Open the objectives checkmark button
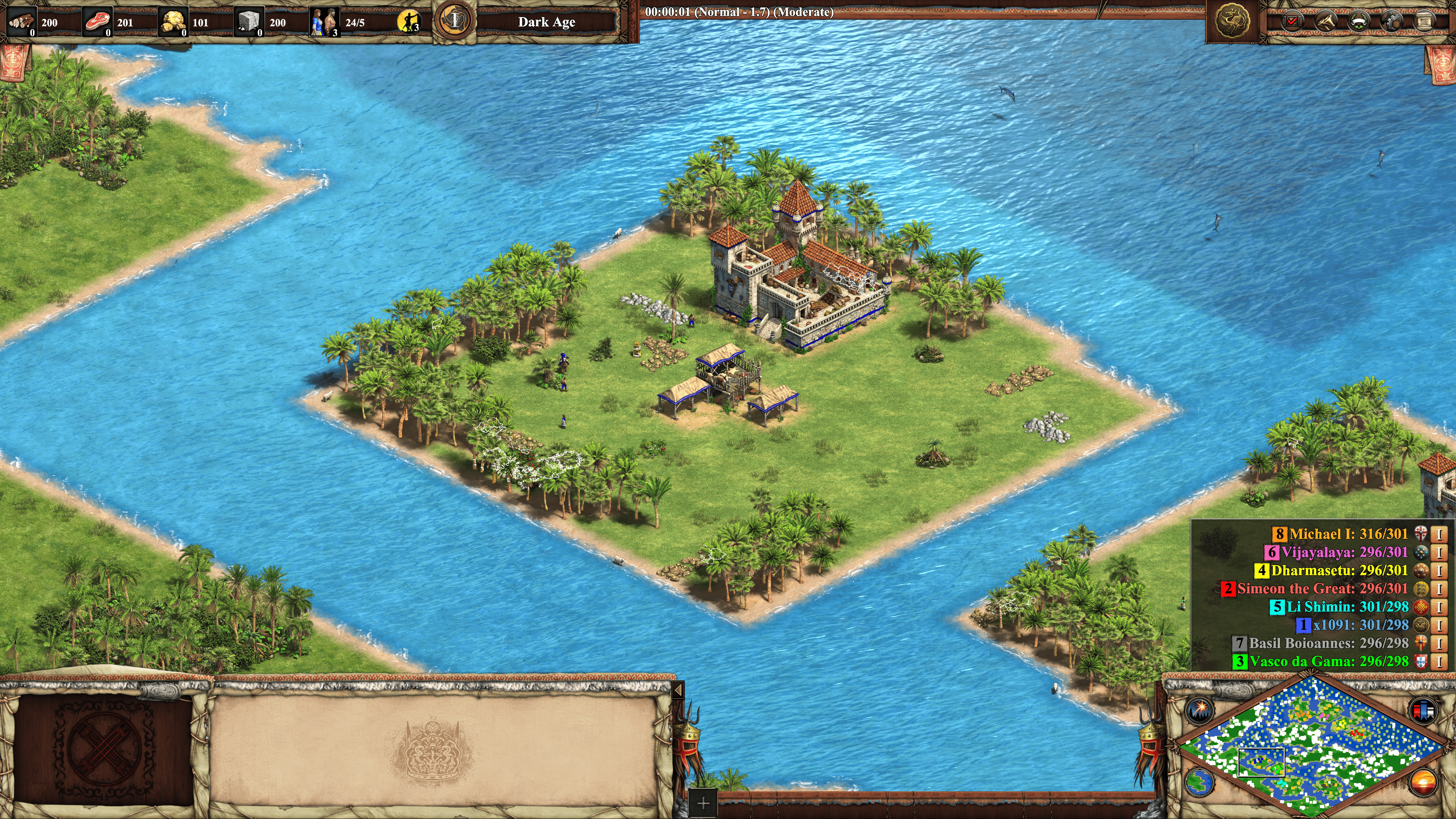This screenshot has width=1456, height=819. [1292, 22]
